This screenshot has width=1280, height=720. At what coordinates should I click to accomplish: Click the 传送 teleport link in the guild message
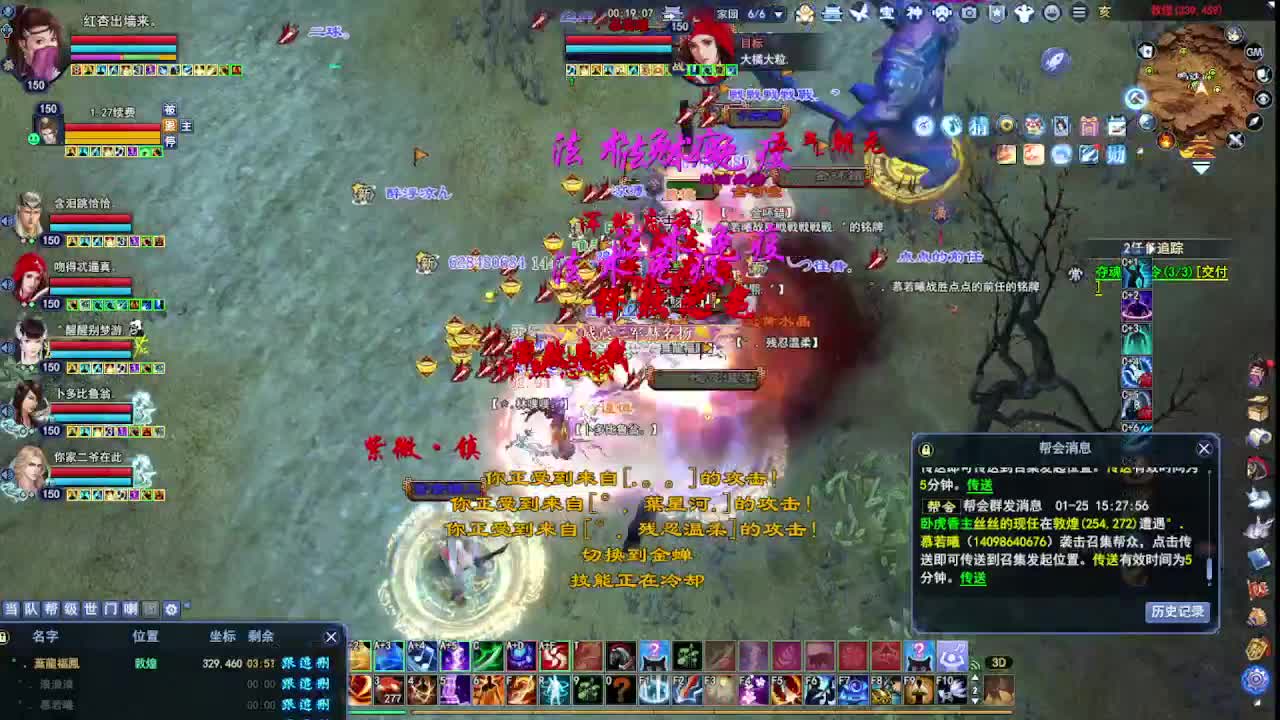click(975, 577)
